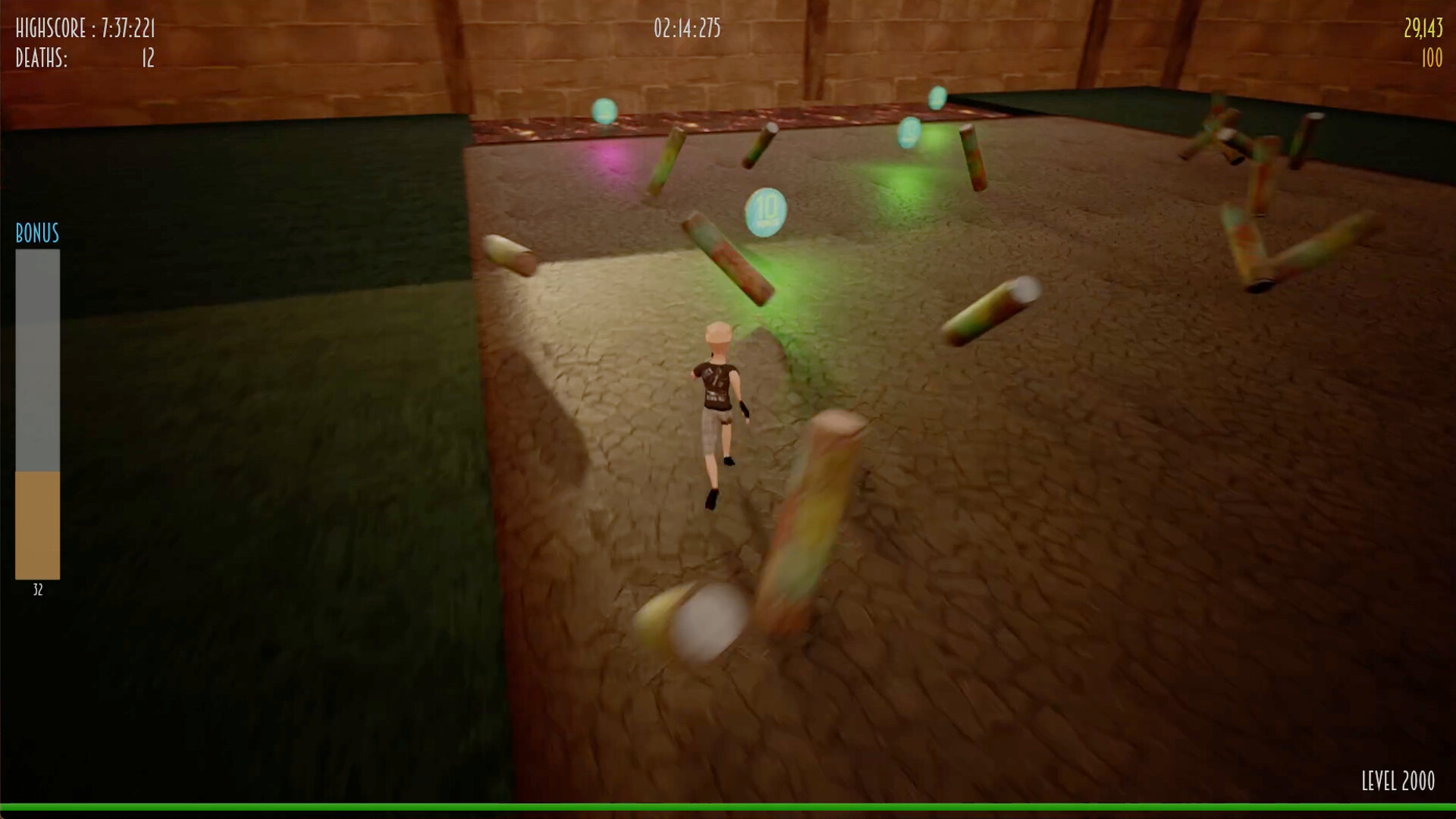Expand the bonus value 32 under the meter
This screenshot has width=1456, height=819.
[x=37, y=590]
